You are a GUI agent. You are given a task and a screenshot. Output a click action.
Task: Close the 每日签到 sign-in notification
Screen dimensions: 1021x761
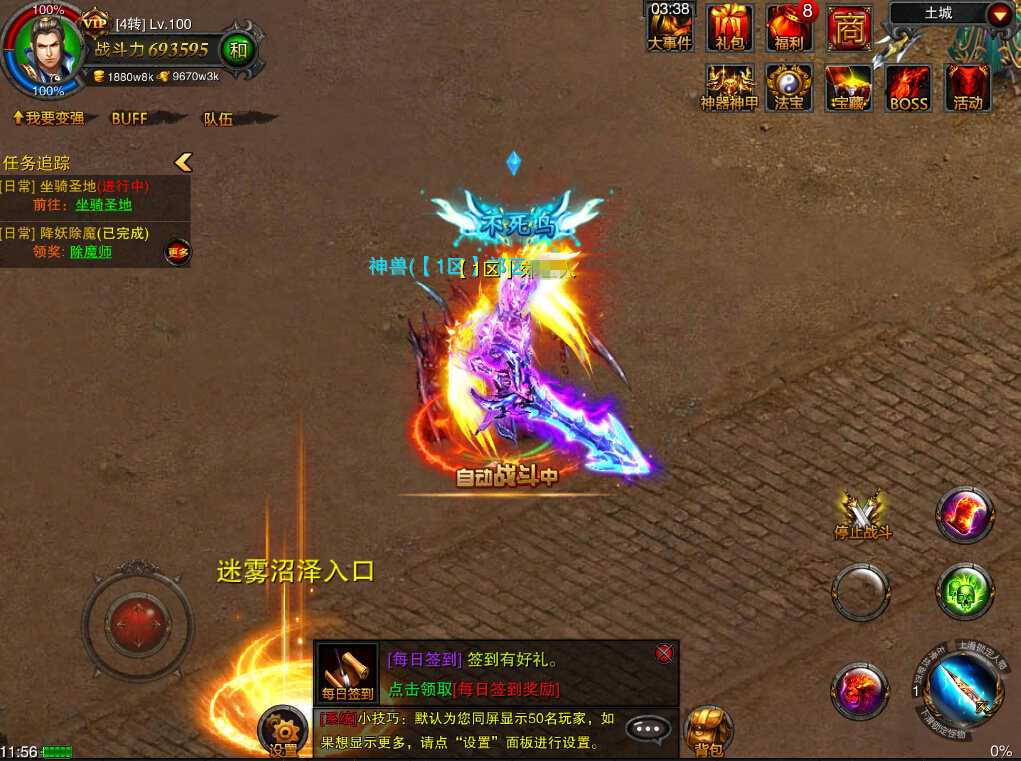663,653
